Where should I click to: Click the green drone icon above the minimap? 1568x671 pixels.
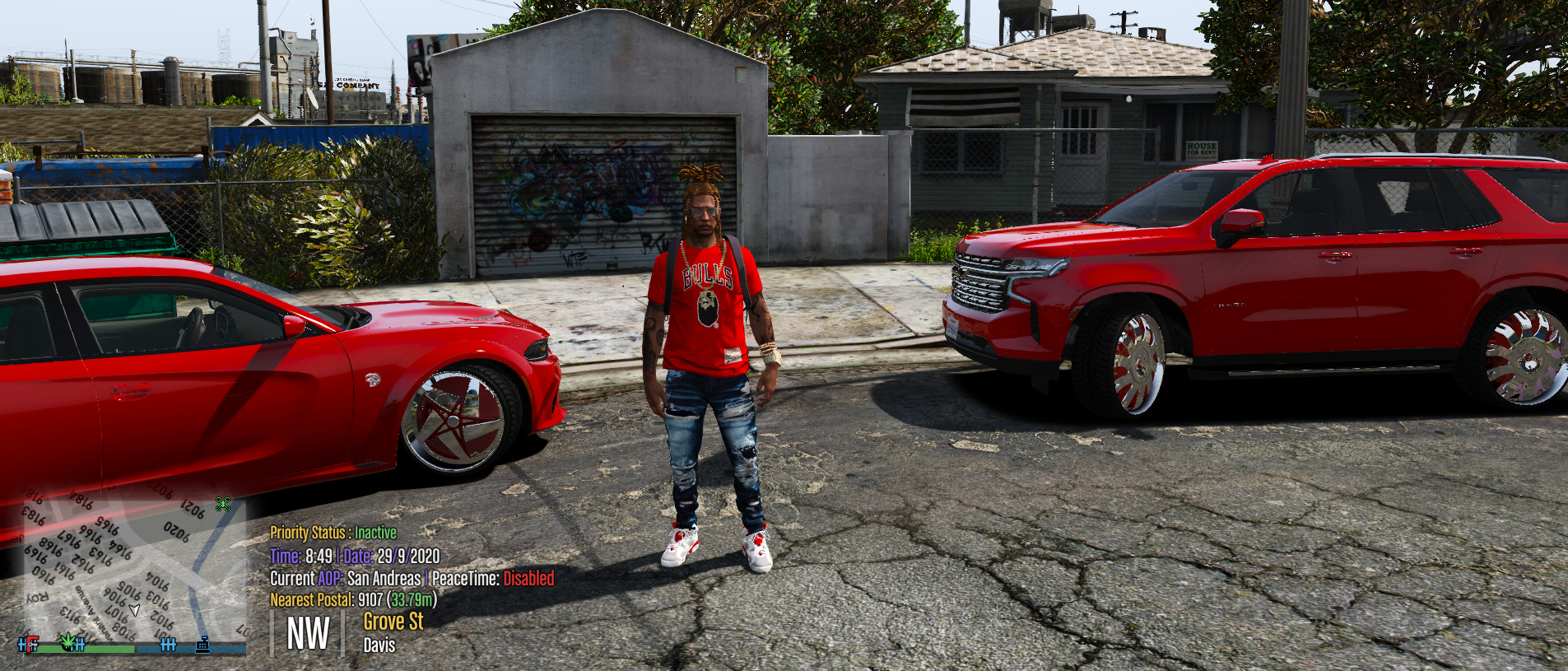pyautogui.click(x=224, y=506)
